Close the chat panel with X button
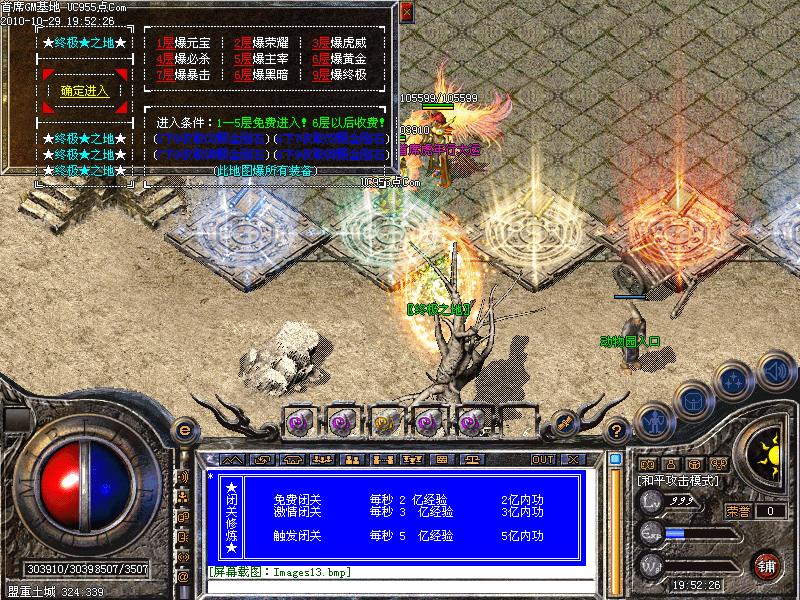 coord(573,459)
